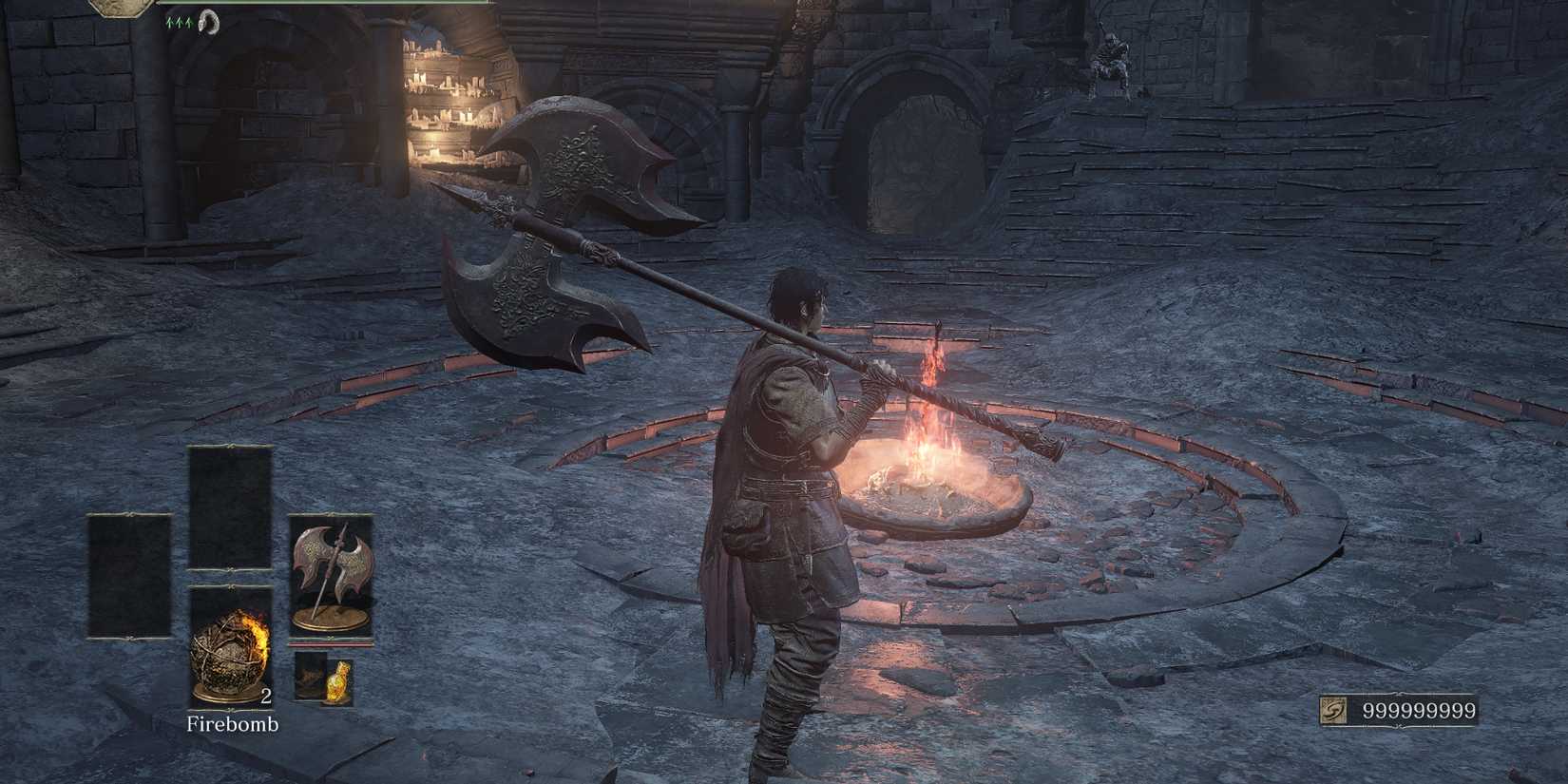Click the equipped ring buff icon
Screen dimensions: 1568x784
(211, 21)
